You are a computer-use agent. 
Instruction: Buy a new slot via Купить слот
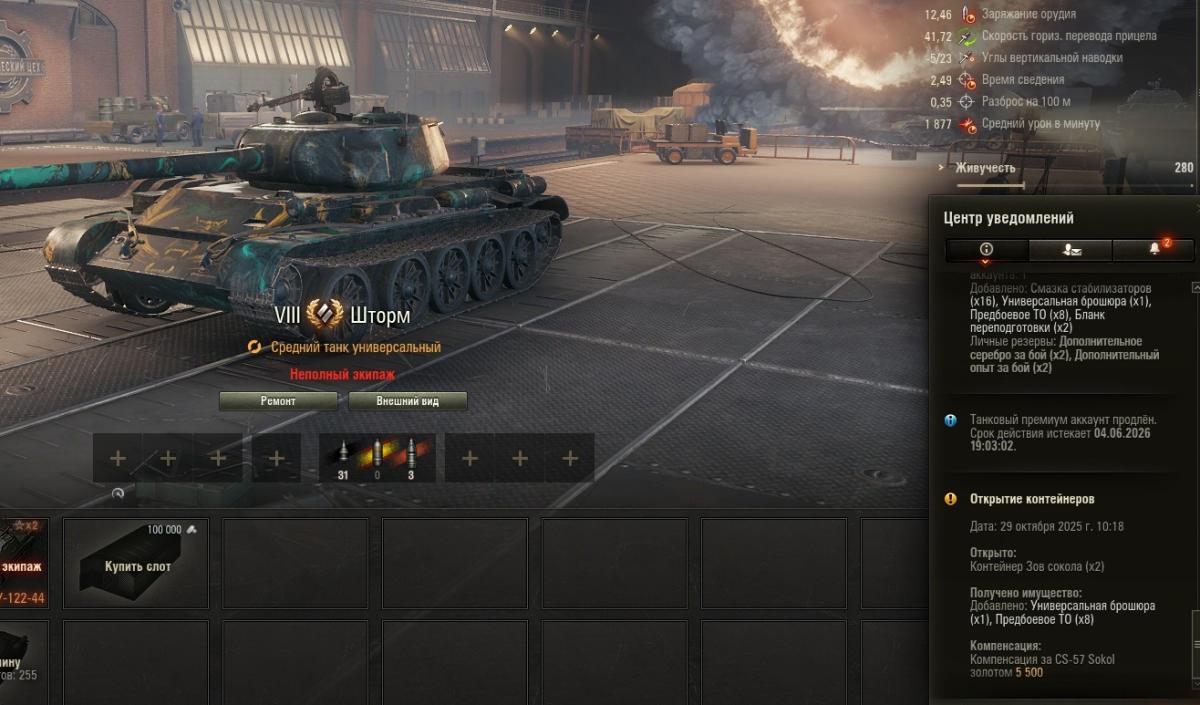(137, 564)
